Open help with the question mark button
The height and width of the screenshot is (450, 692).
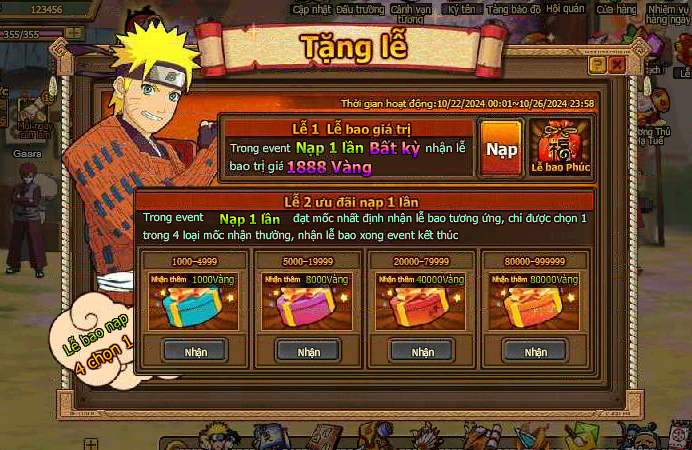click(x=597, y=64)
